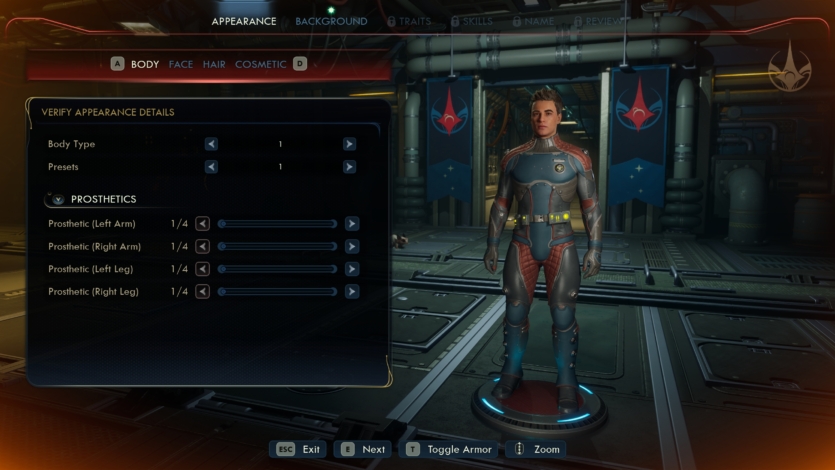Advance Prosthetic (Left Arm) to next option
Screen dimensions: 835x470
click(x=352, y=224)
